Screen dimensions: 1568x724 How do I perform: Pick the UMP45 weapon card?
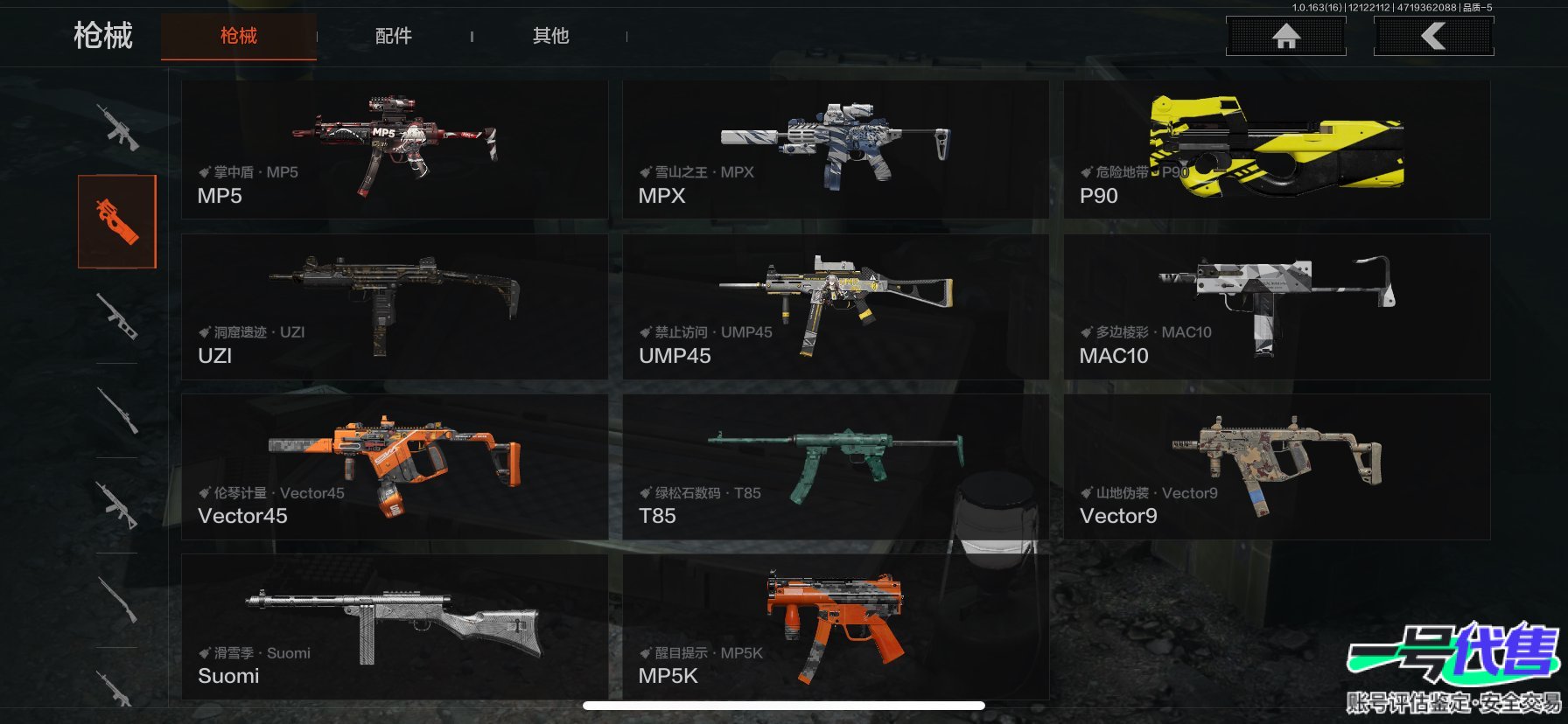pyautogui.click(x=835, y=306)
